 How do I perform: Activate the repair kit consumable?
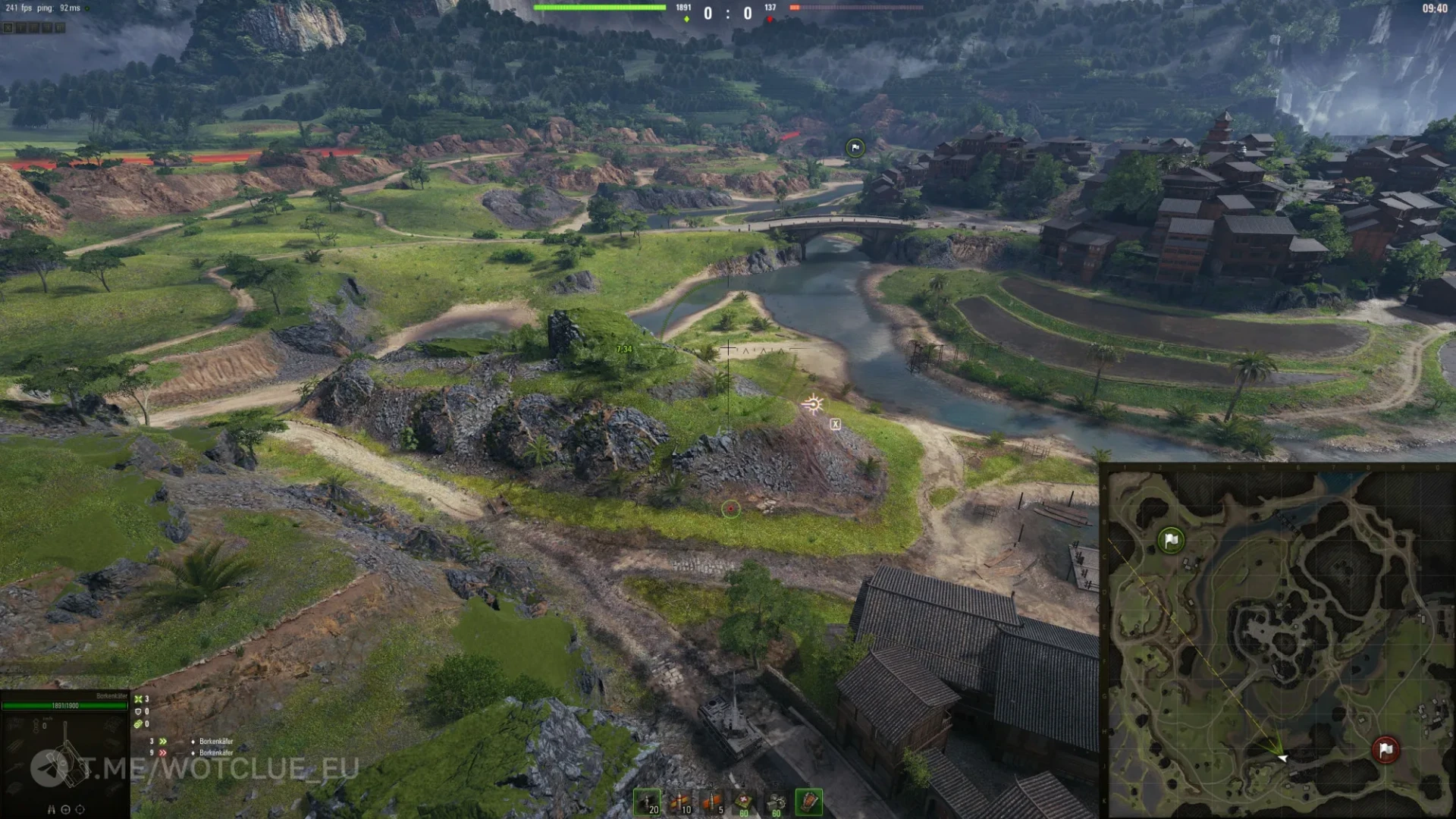pos(776,802)
